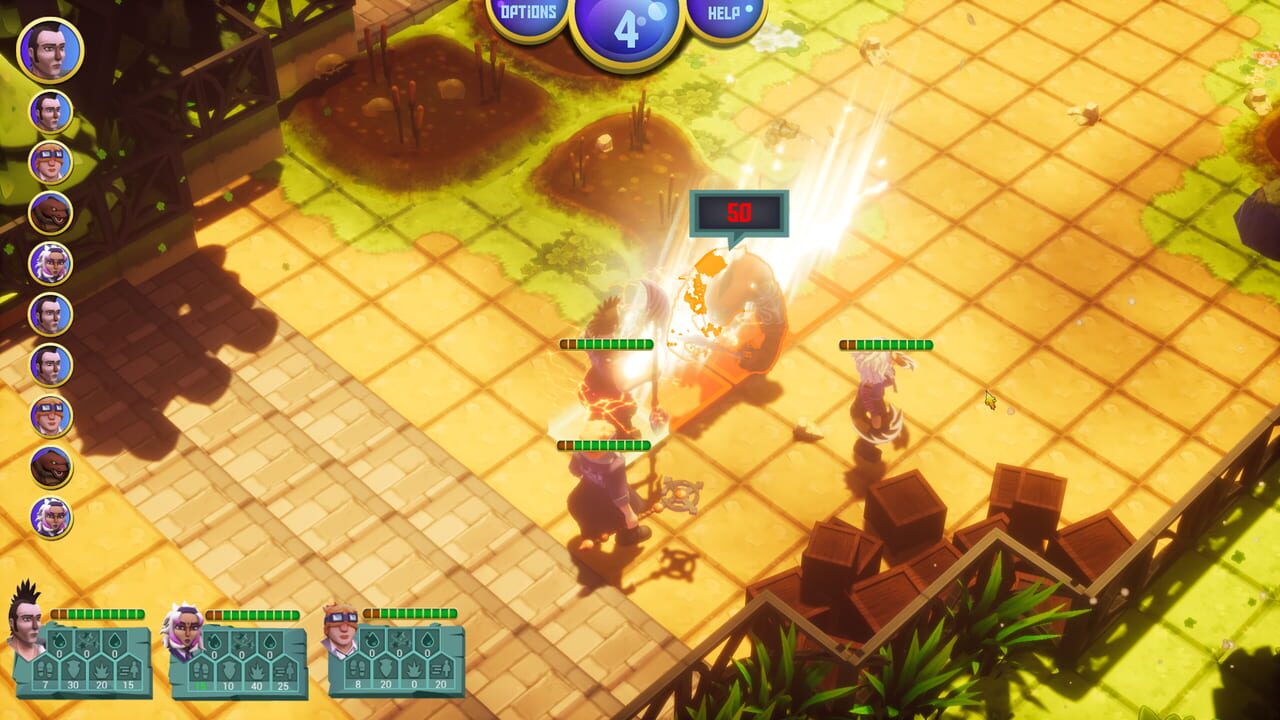Click the Mohawk character's portrait in the bottom panel
Image resolution: width=1280 pixels, height=720 pixels.
point(25,625)
